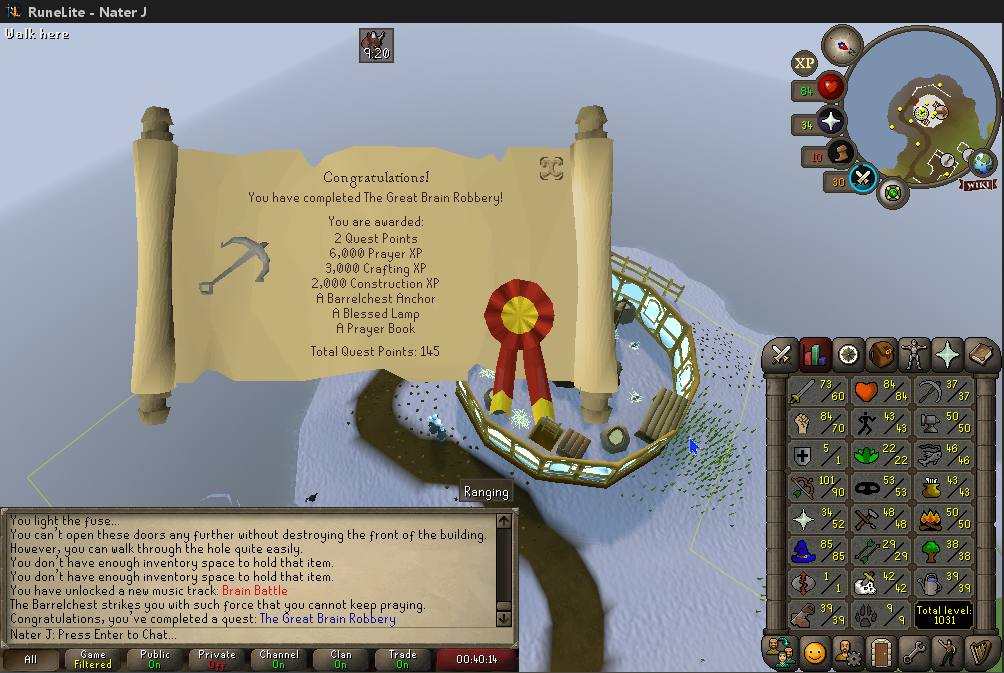Activate the quick-prayers orb
This screenshot has width=1004, height=673.
[831, 124]
